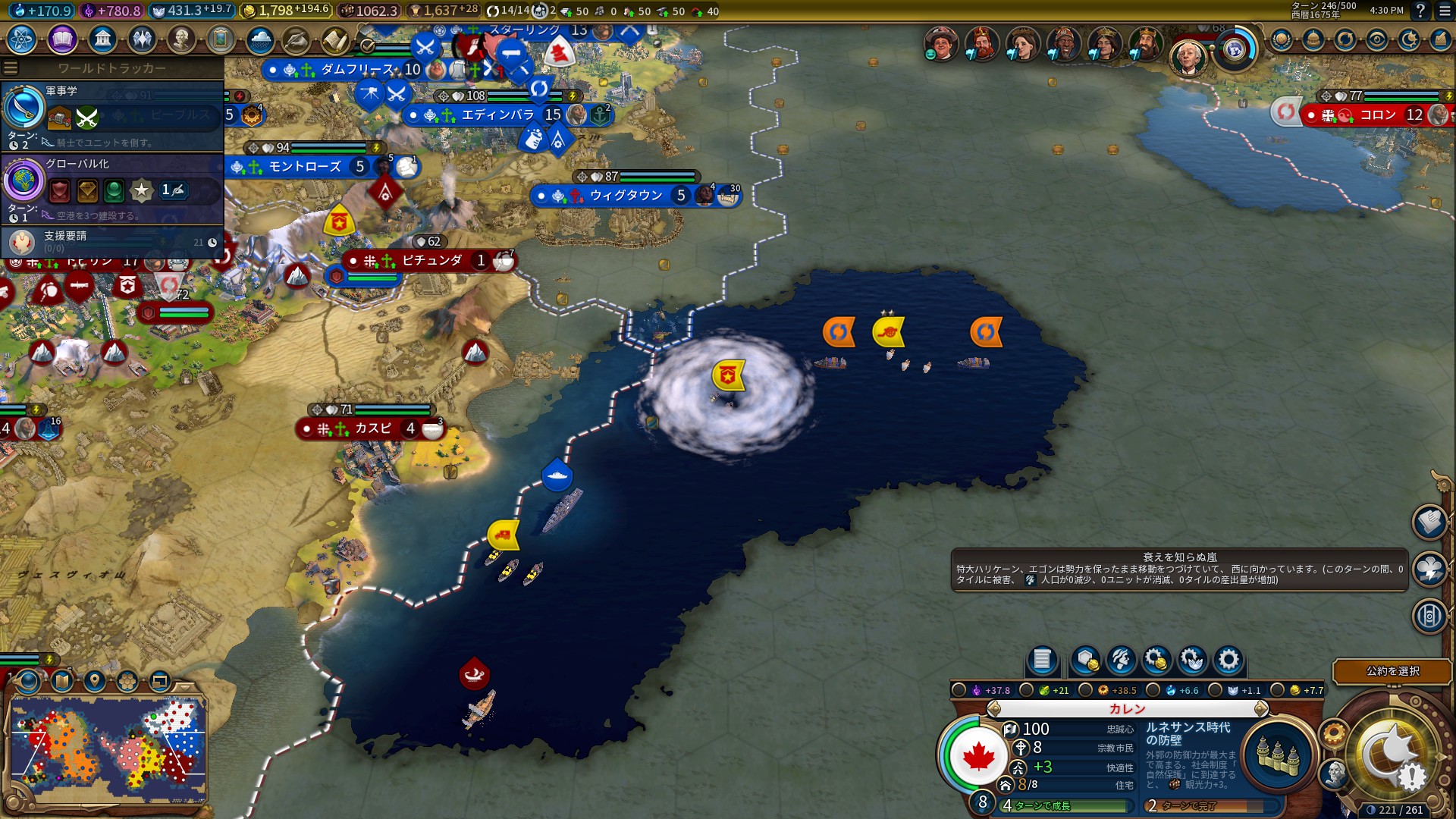Click the crescent moon next-turn action button

pos(1392,755)
